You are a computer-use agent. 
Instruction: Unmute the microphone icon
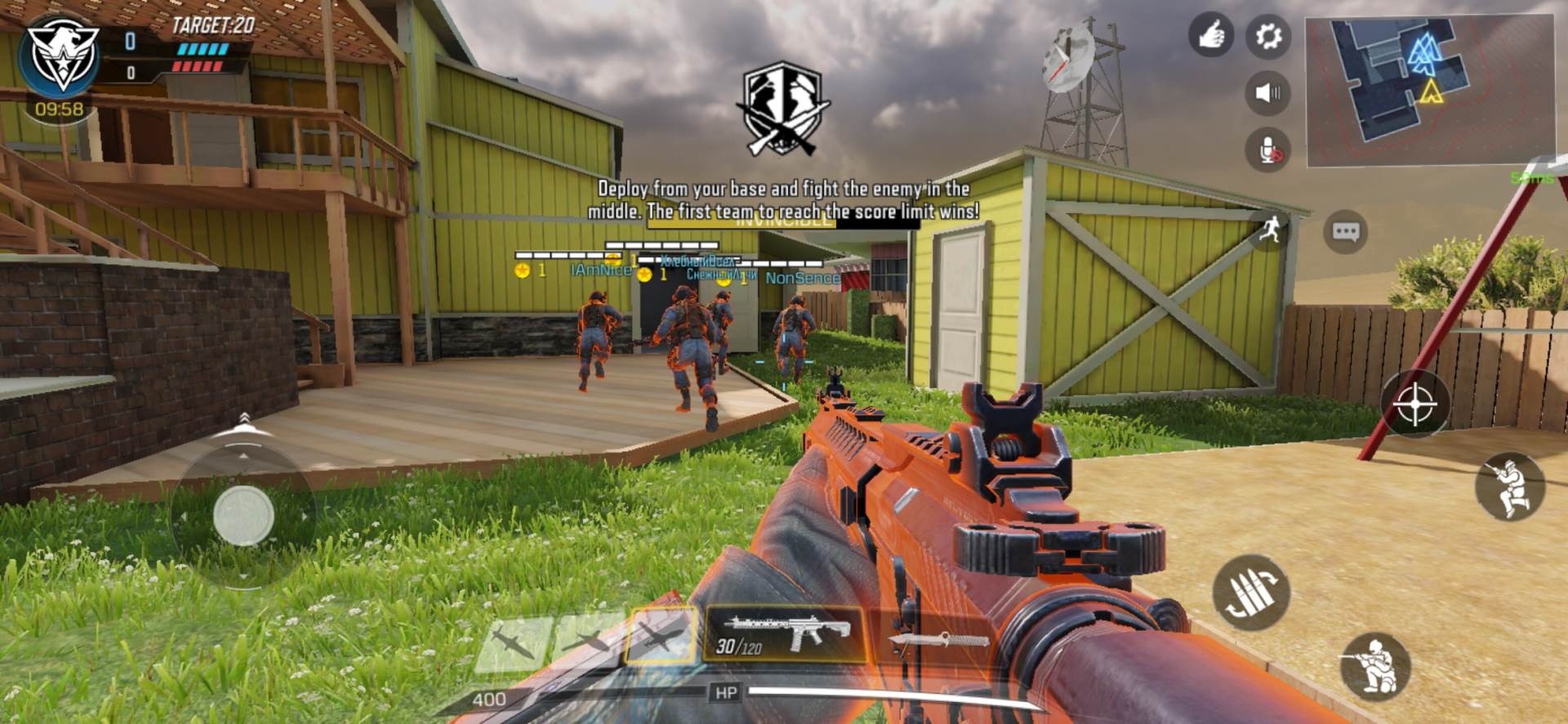tap(1267, 151)
